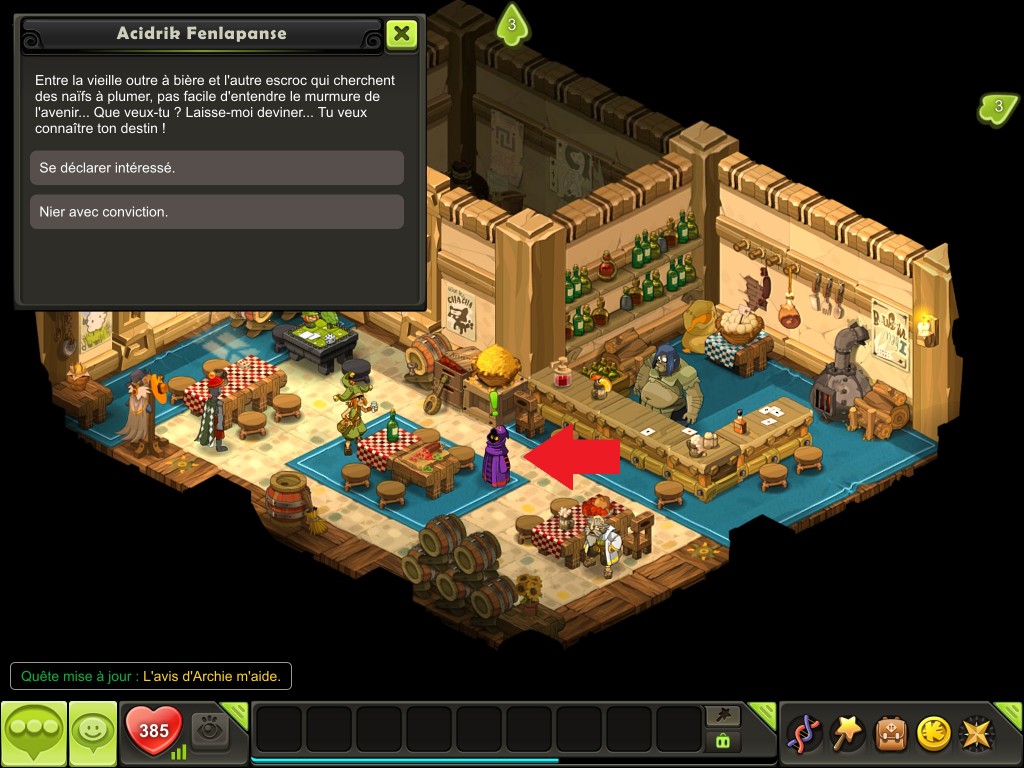Image resolution: width=1024 pixels, height=768 pixels.
Task: Open the smiley emotes button
Action: [x=92, y=733]
